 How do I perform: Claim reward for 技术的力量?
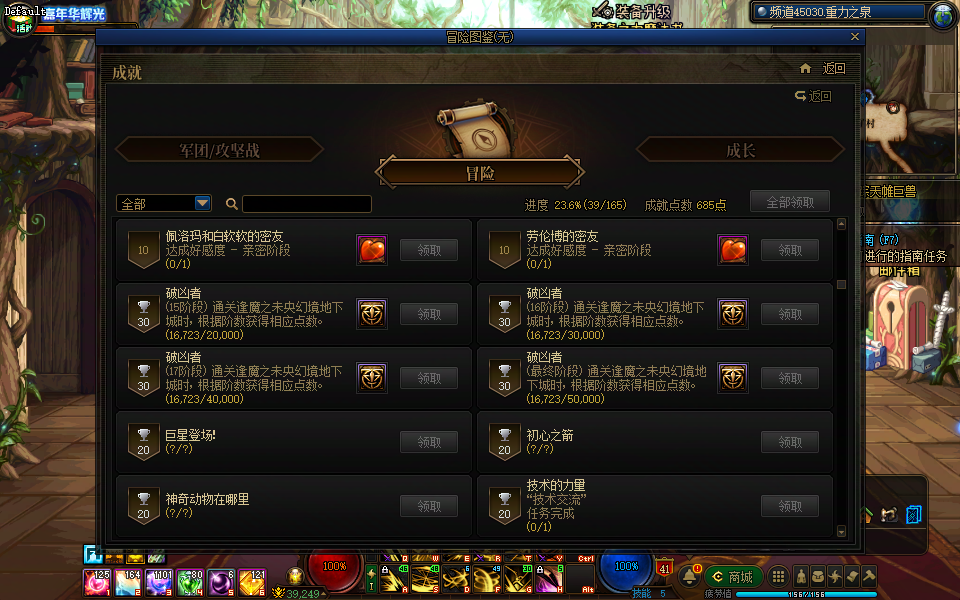pos(790,506)
